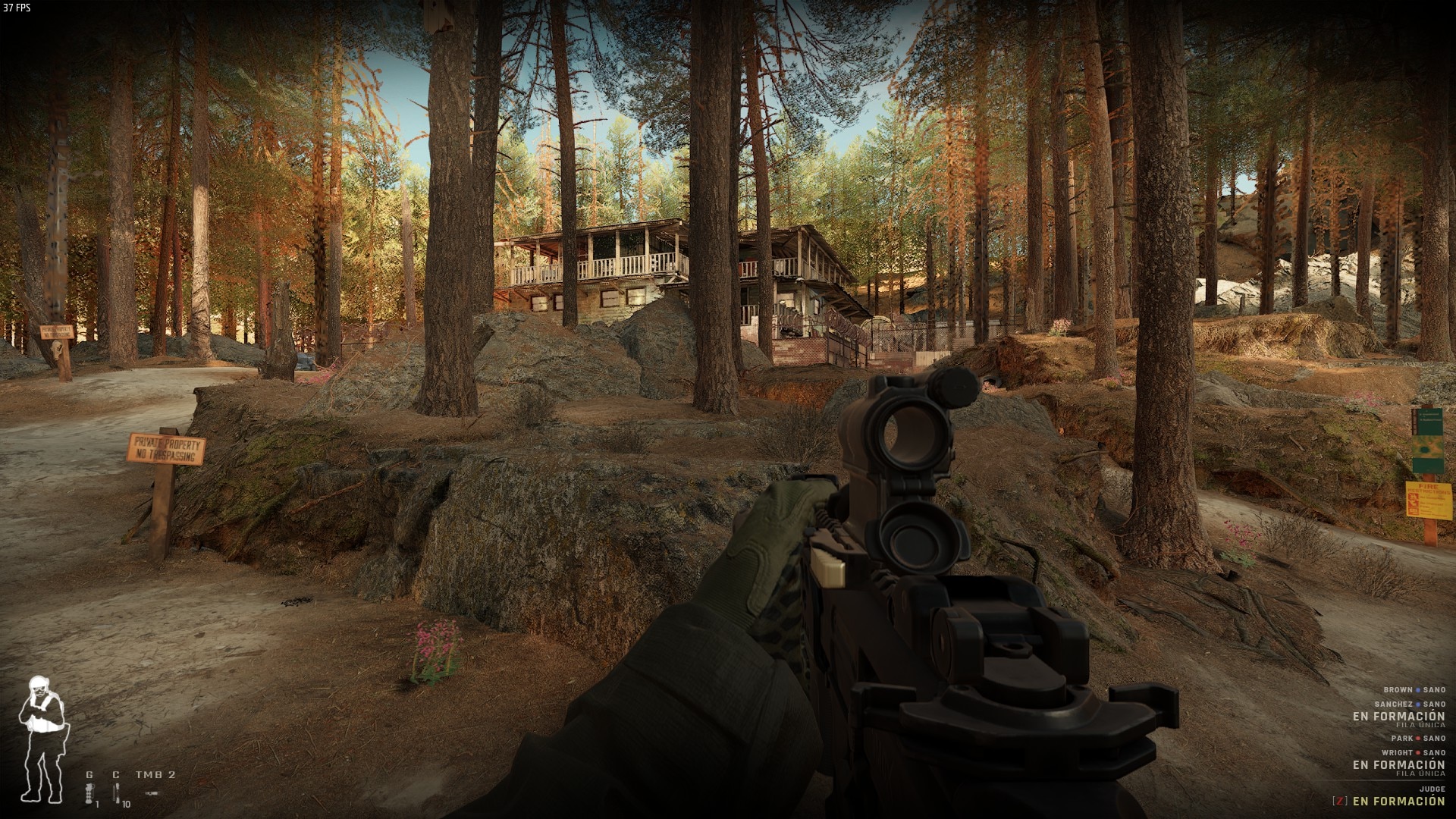The image size is (1456, 819).
Task: Select squad member Park in team list
Action: tap(1401, 739)
